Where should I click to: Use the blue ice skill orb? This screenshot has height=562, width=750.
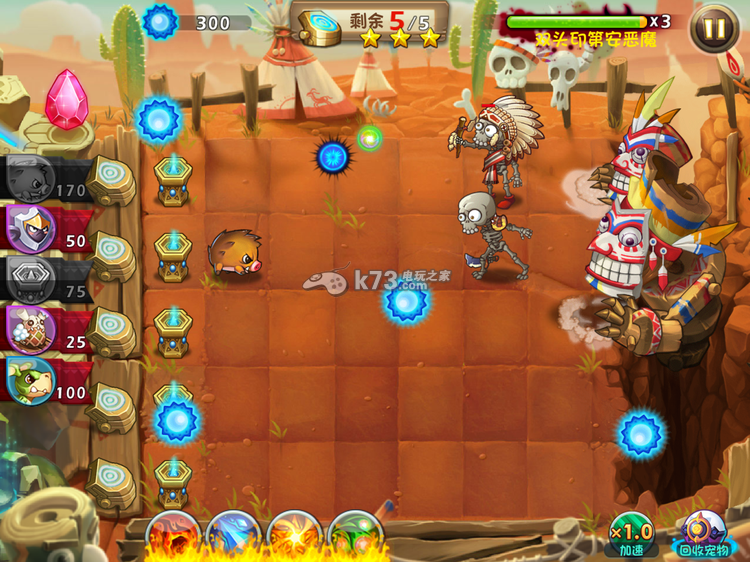click(x=233, y=536)
